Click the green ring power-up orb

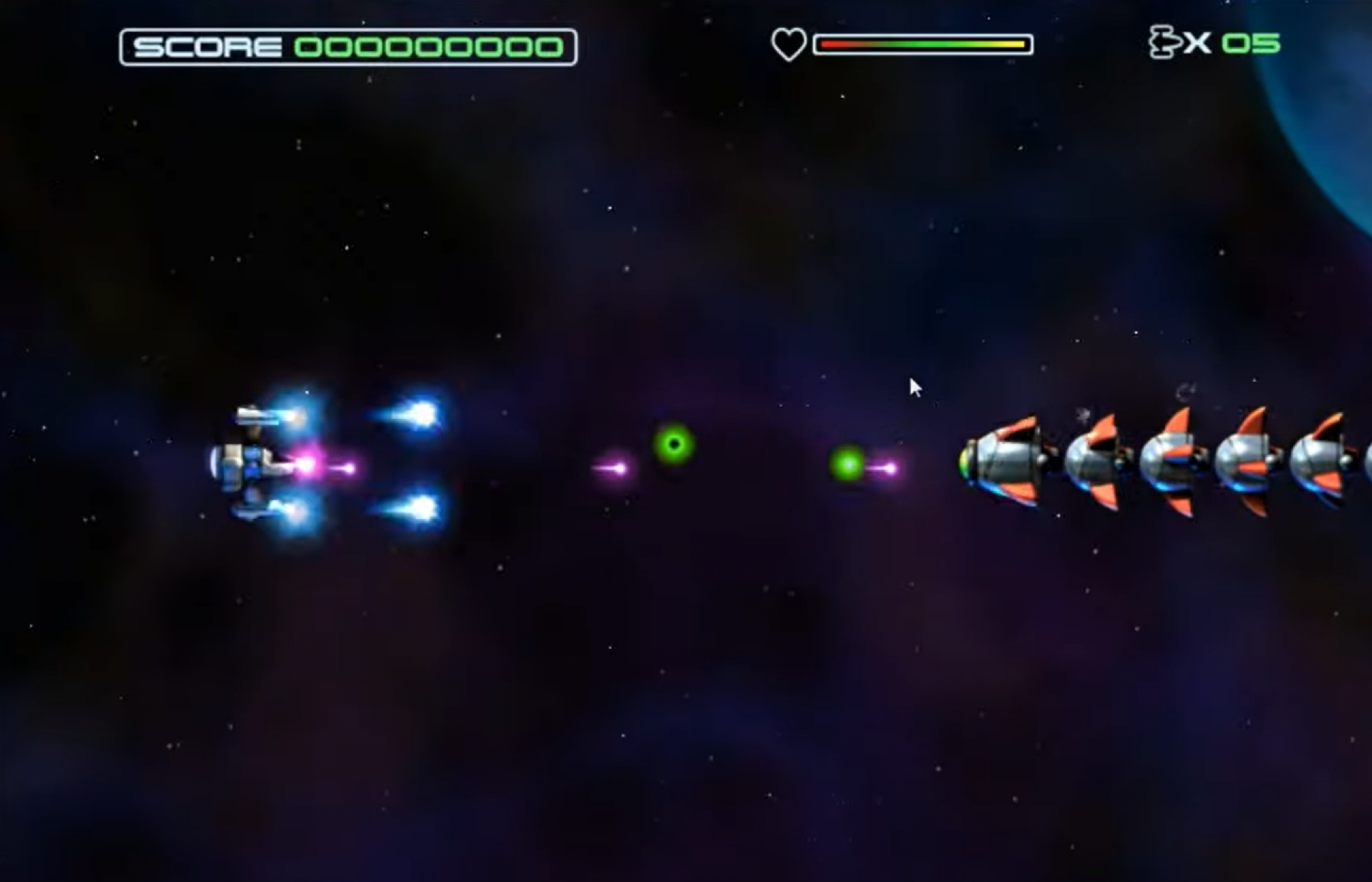pyautogui.click(x=675, y=443)
